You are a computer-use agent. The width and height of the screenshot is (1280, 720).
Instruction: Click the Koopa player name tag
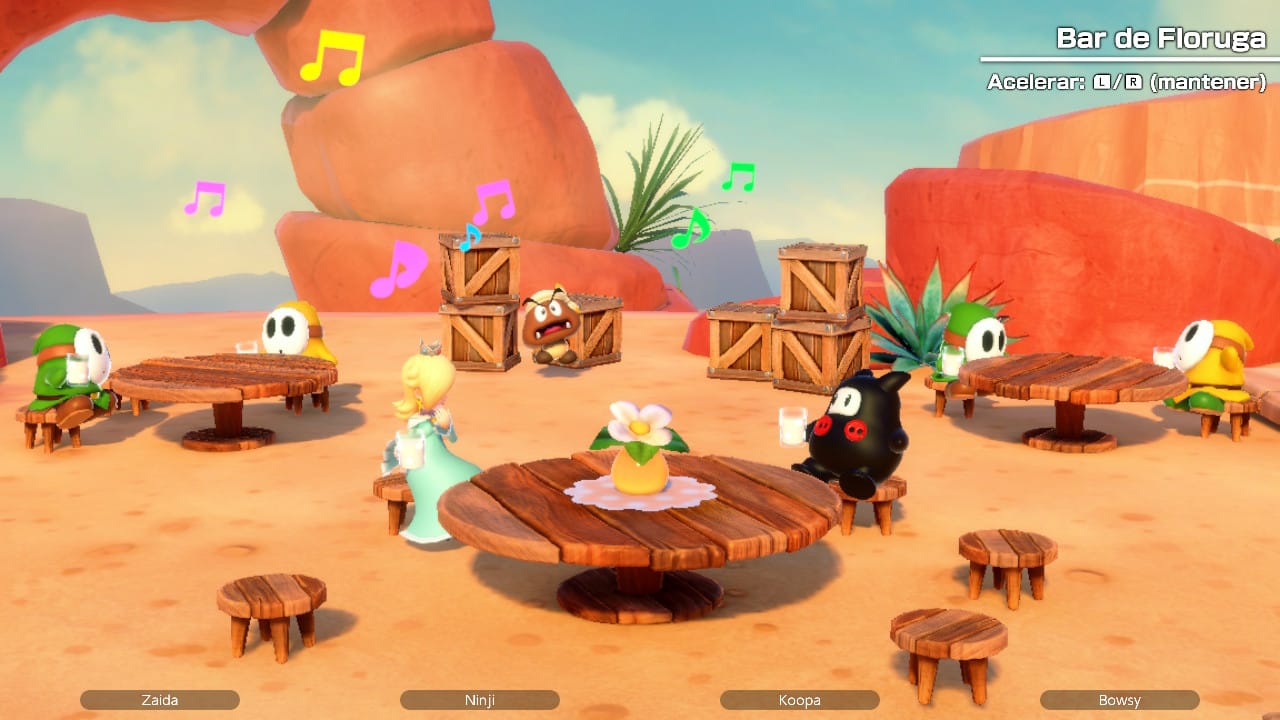(800, 700)
